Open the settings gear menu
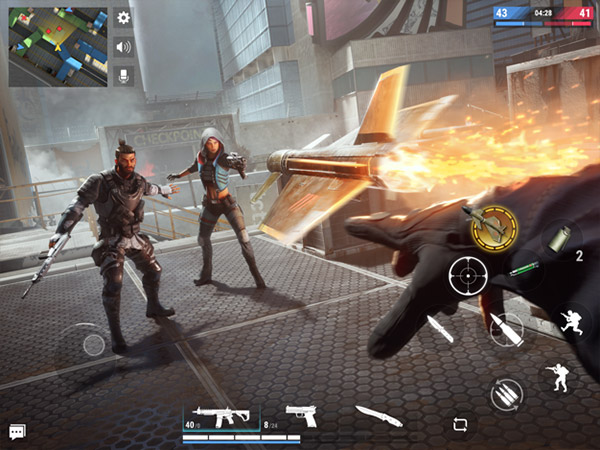 [x=124, y=18]
